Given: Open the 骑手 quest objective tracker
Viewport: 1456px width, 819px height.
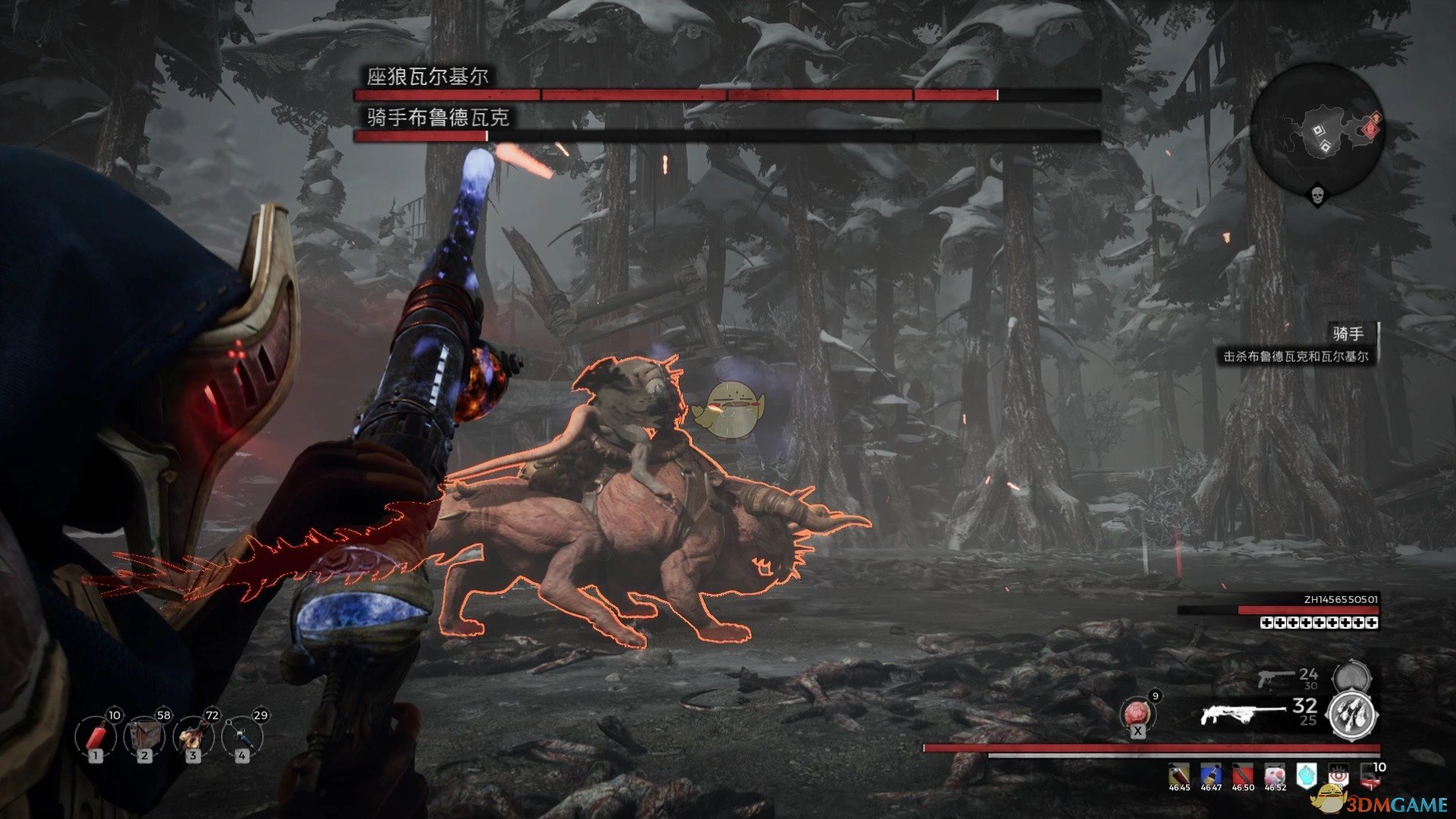Looking at the screenshot, I should pos(1348,334).
